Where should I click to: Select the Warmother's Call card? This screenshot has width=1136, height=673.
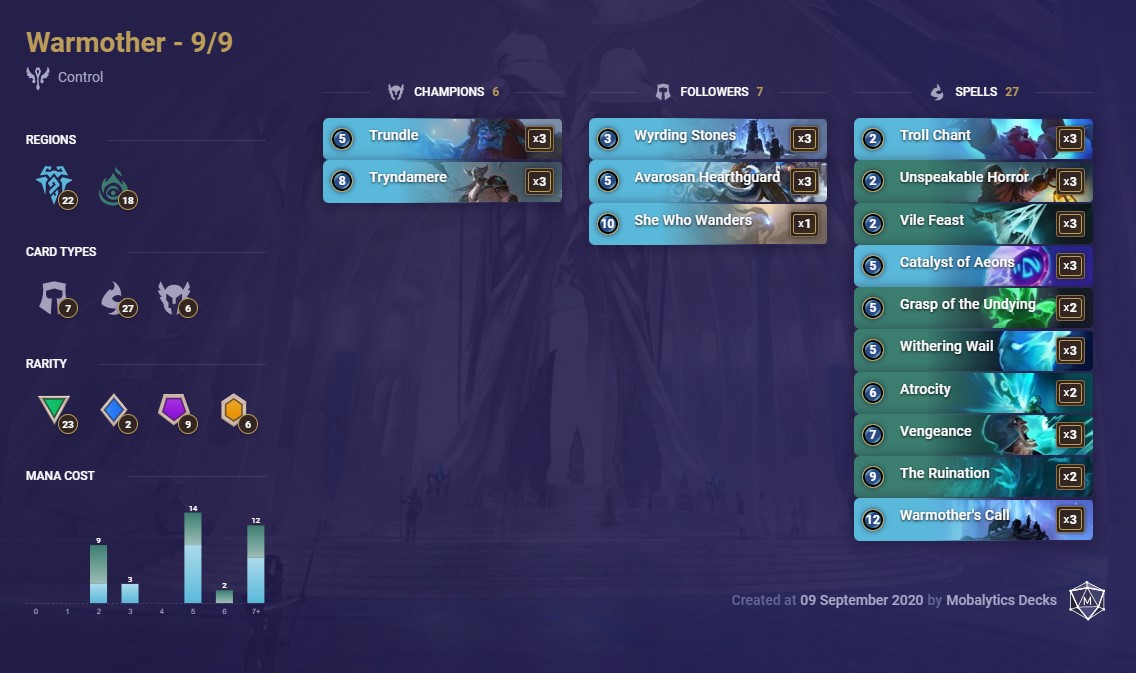[x=972, y=519]
